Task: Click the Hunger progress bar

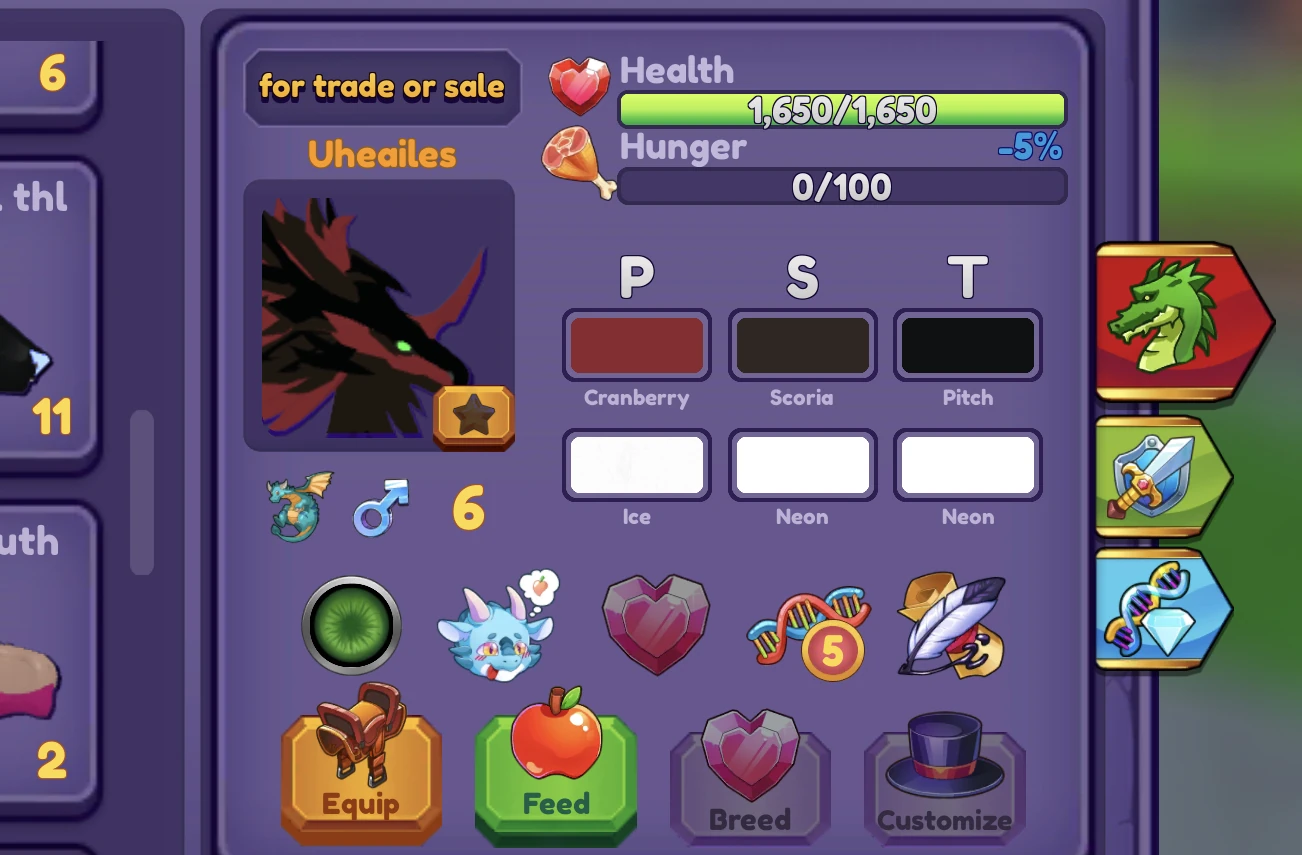Action: (841, 186)
